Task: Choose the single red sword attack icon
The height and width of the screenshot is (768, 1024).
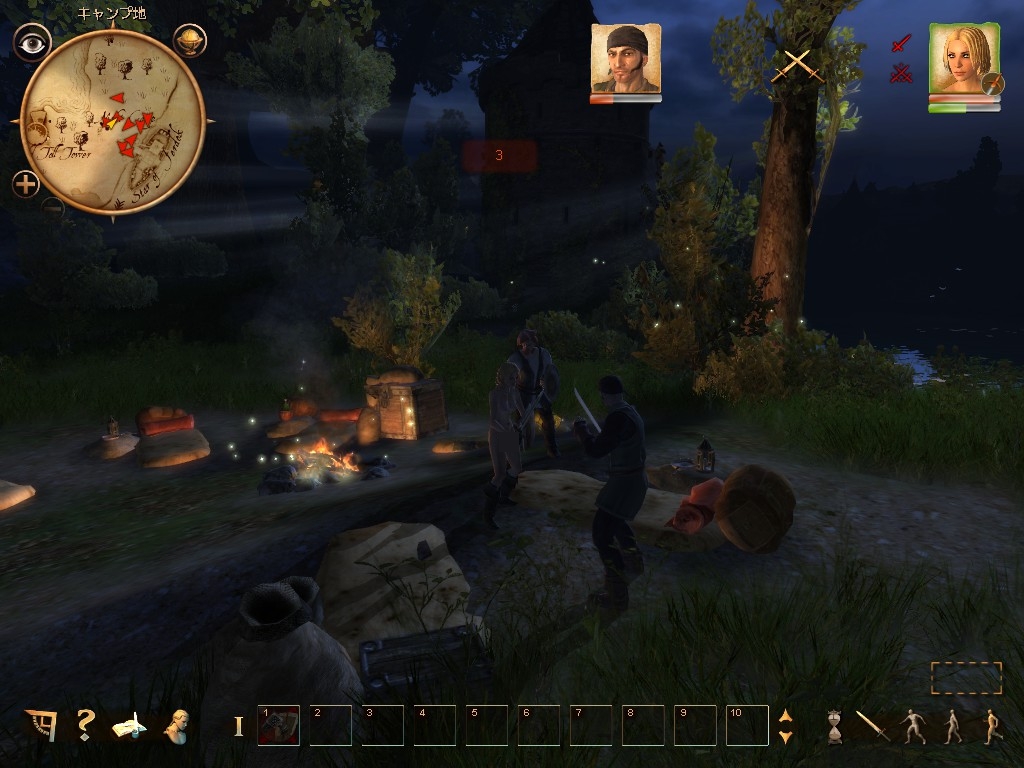Action: tap(901, 43)
